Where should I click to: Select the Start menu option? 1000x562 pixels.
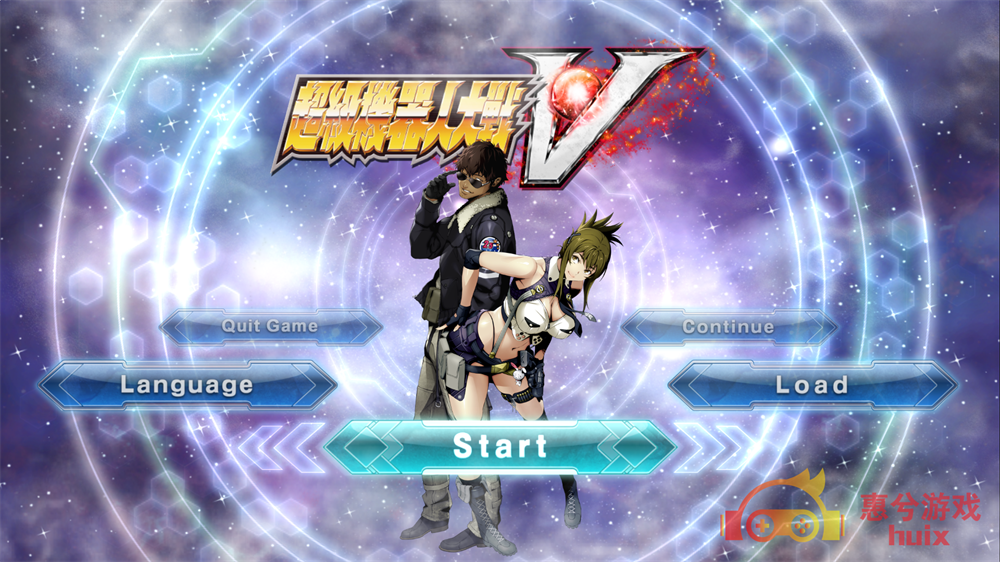tap(500, 446)
